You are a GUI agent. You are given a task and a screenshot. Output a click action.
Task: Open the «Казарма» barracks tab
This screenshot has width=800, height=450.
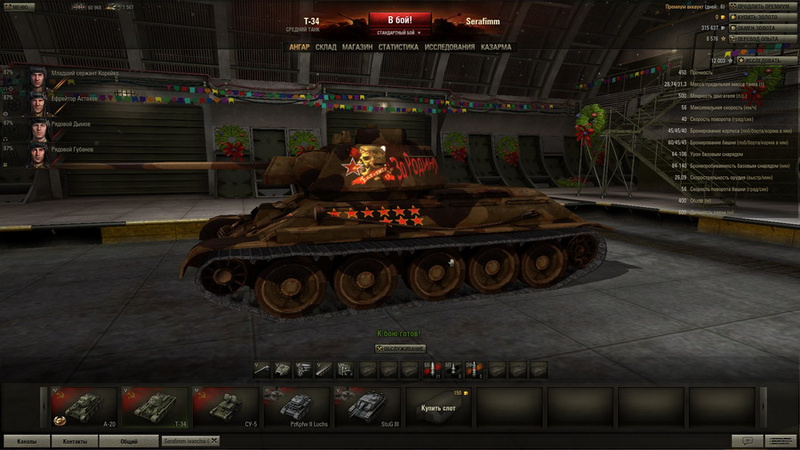(x=496, y=47)
